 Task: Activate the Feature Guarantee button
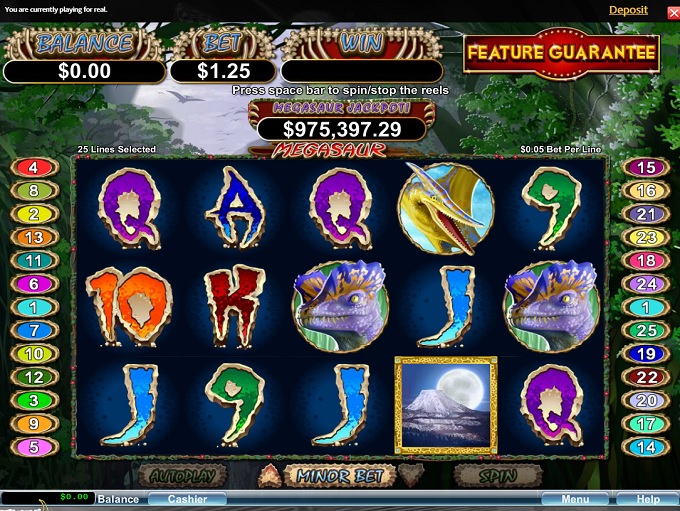point(561,53)
